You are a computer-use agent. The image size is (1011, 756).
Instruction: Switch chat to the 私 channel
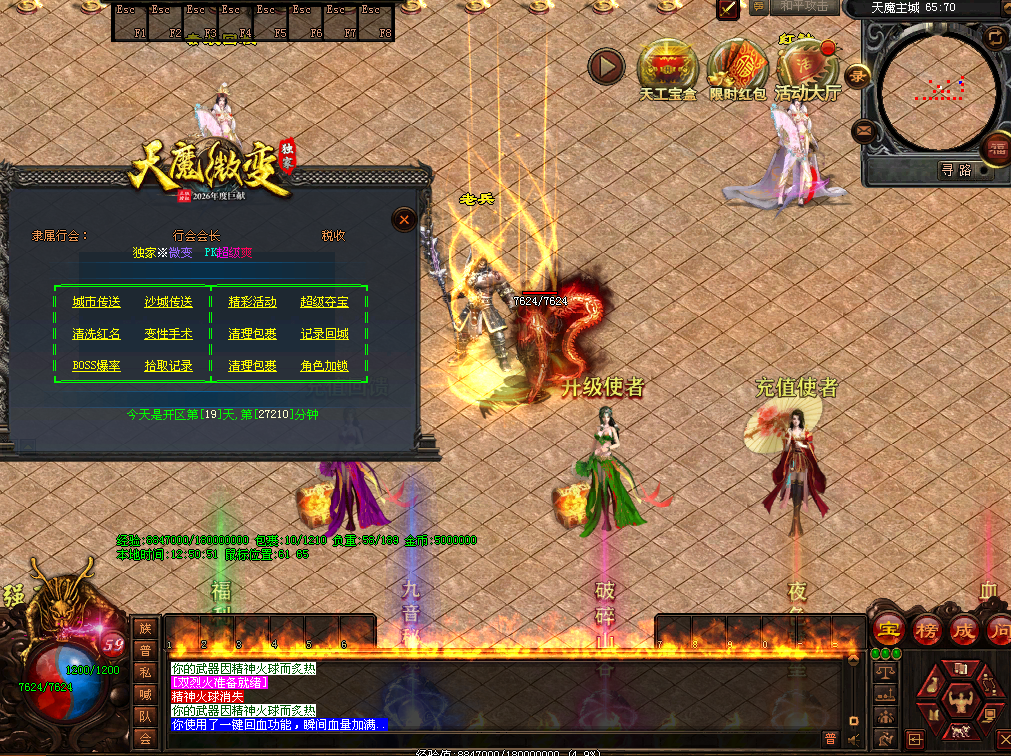point(146,672)
